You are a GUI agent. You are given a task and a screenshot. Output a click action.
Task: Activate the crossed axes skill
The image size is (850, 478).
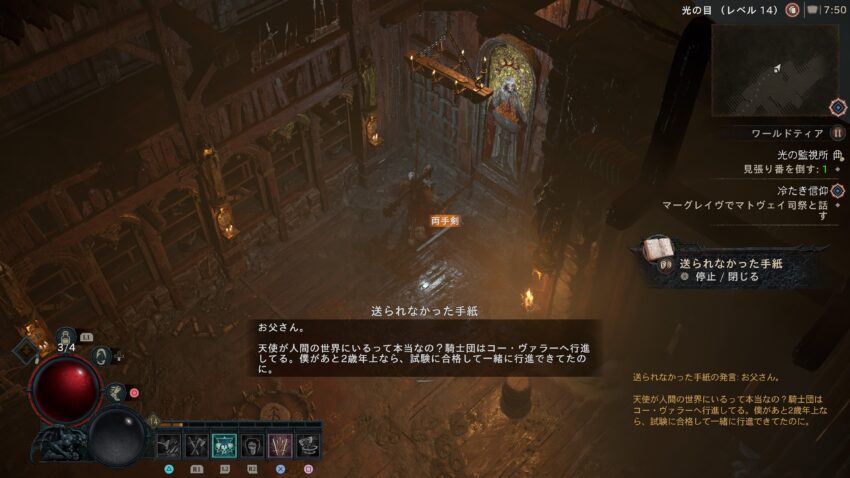[196, 445]
